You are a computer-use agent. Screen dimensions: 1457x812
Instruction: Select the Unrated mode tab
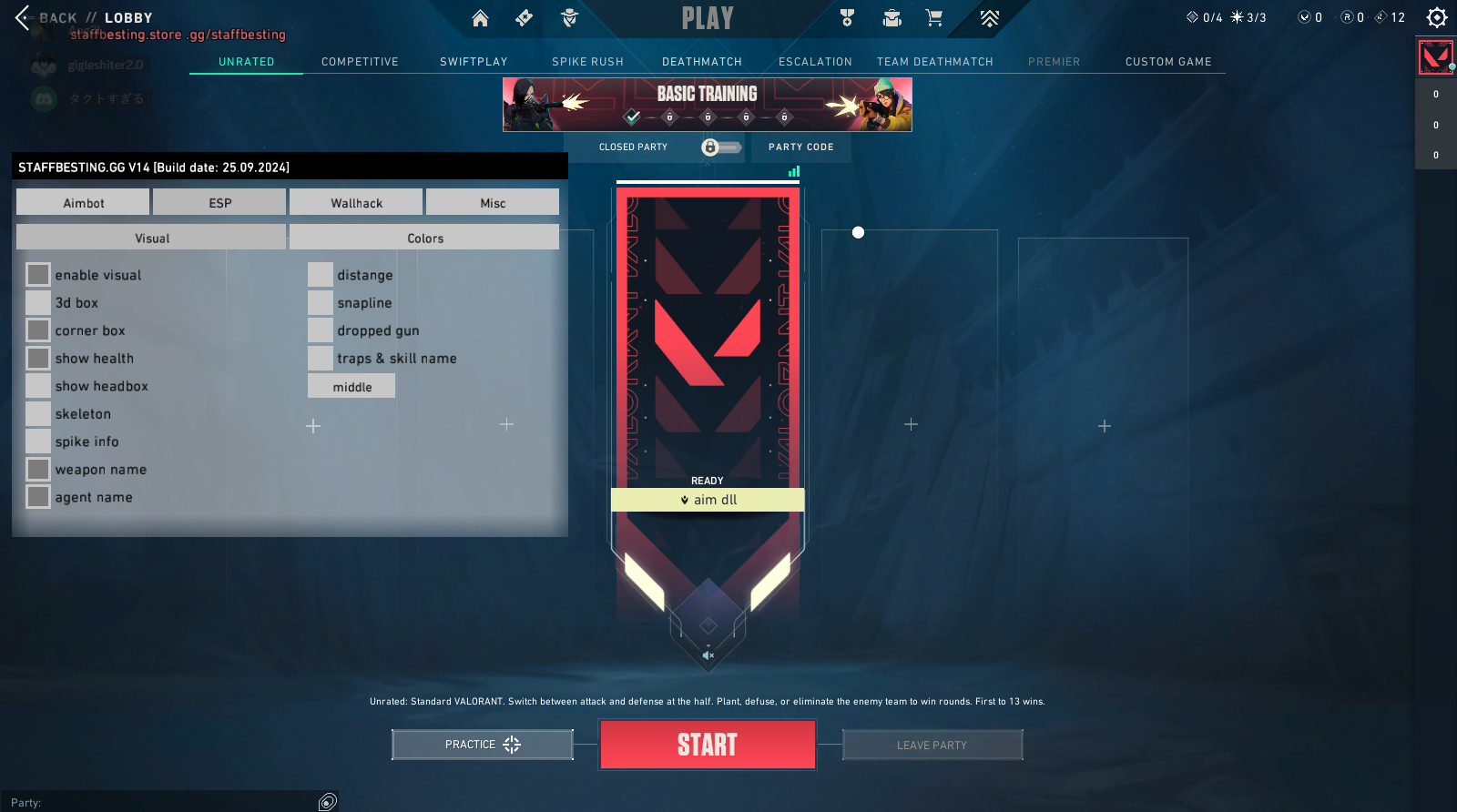coord(246,62)
